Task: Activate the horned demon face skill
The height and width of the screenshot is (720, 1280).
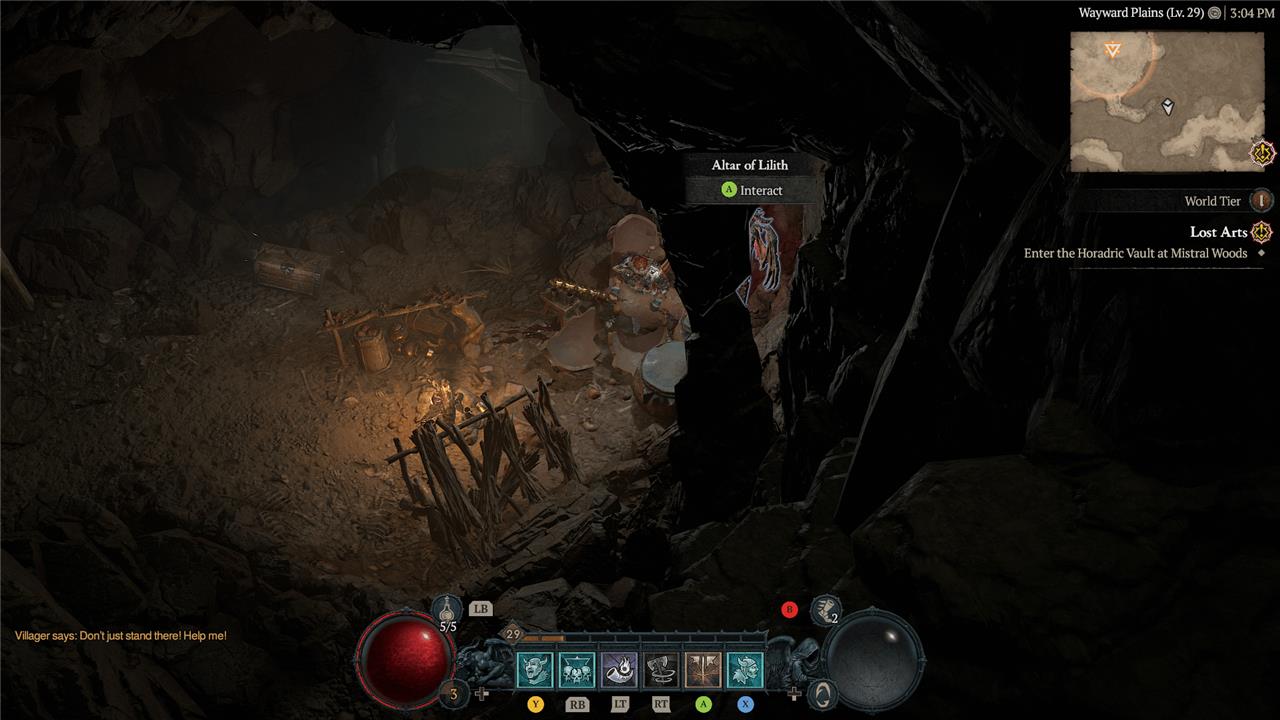Action: coord(535,670)
